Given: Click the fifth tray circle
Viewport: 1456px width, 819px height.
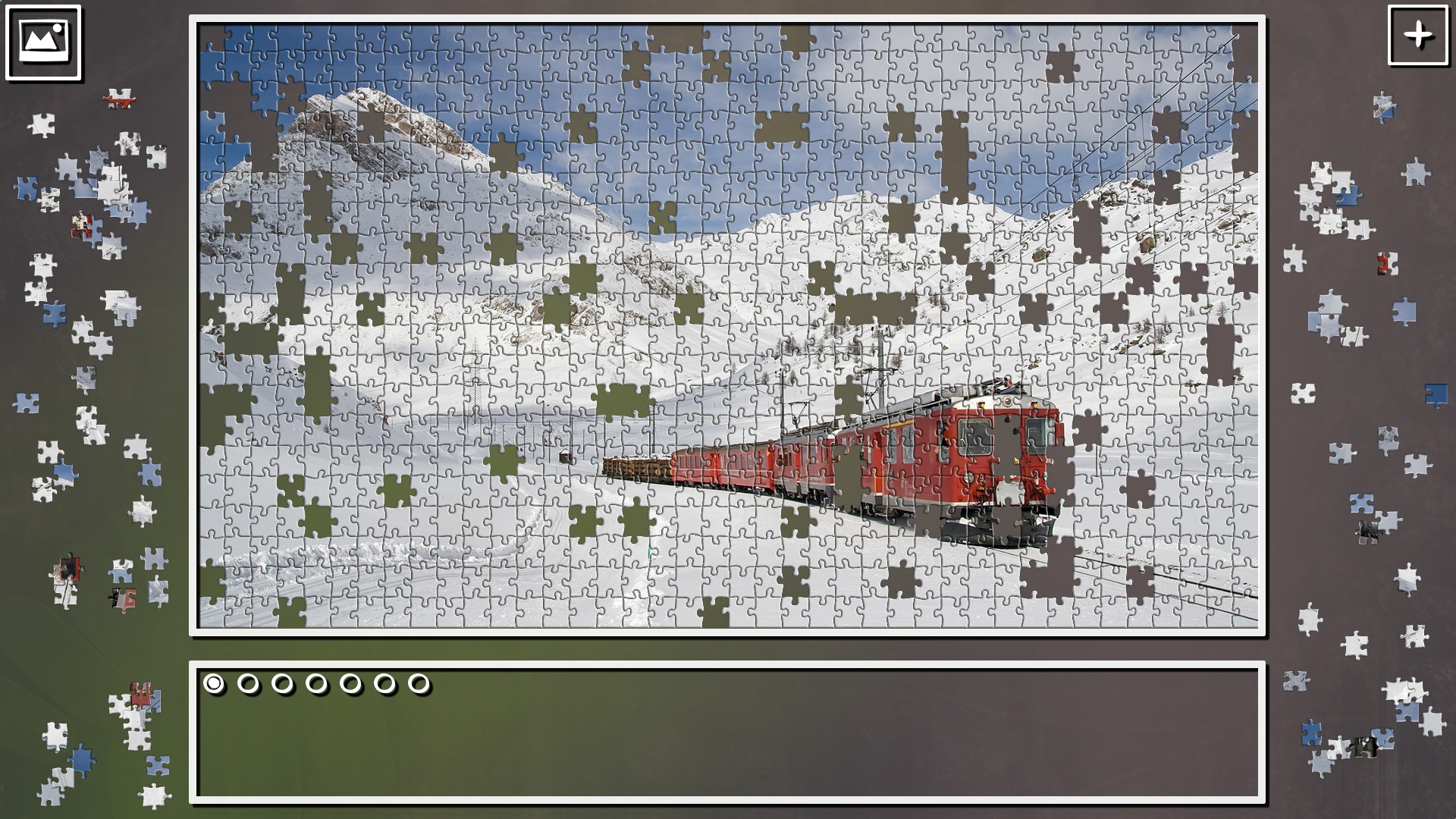Looking at the screenshot, I should [351, 683].
